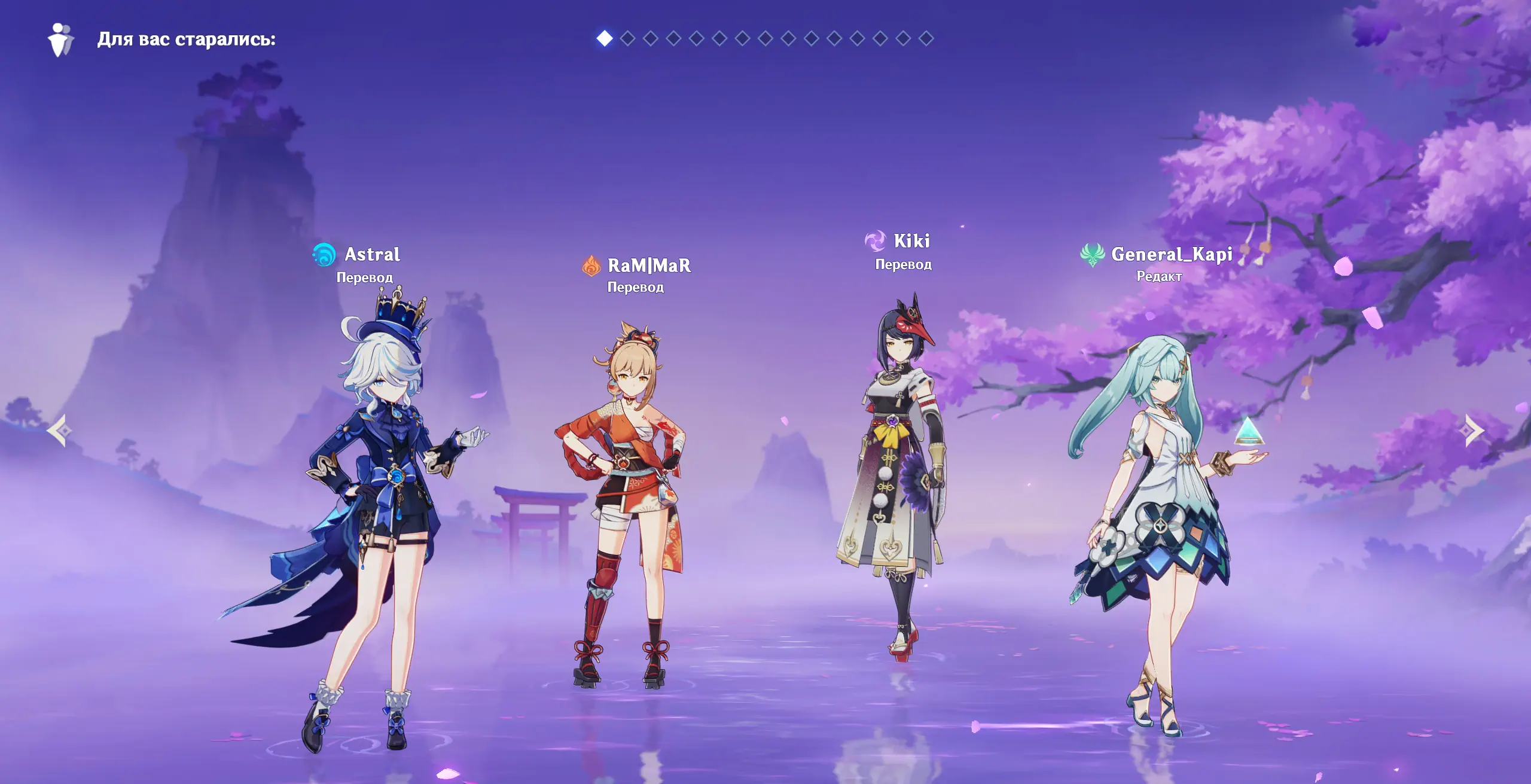The image size is (1531, 784).
Task: Choose the RaM|MaR name label
Action: tap(649, 266)
